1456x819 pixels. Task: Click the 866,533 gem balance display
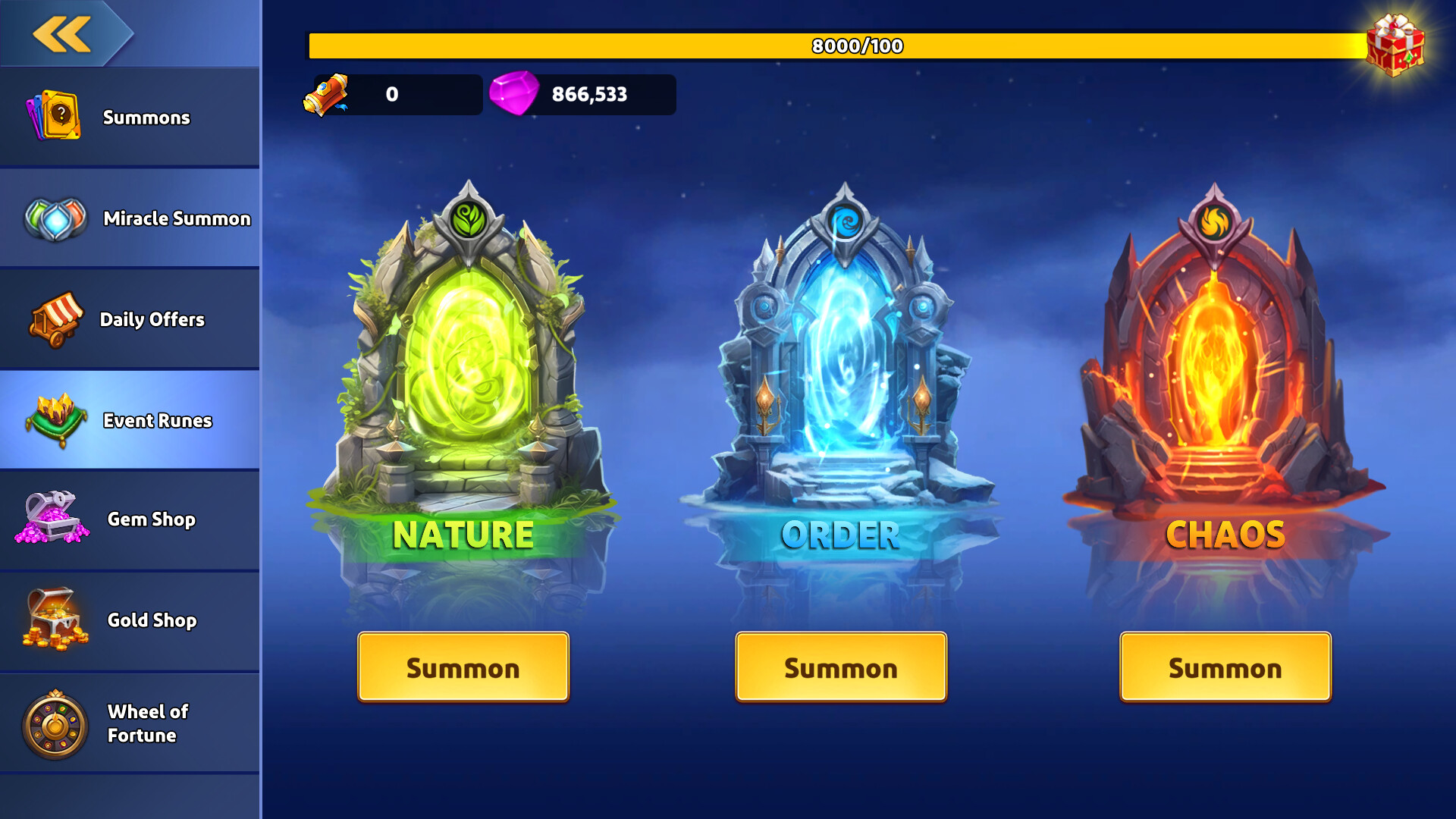pyautogui.click(x=588, y=94)
